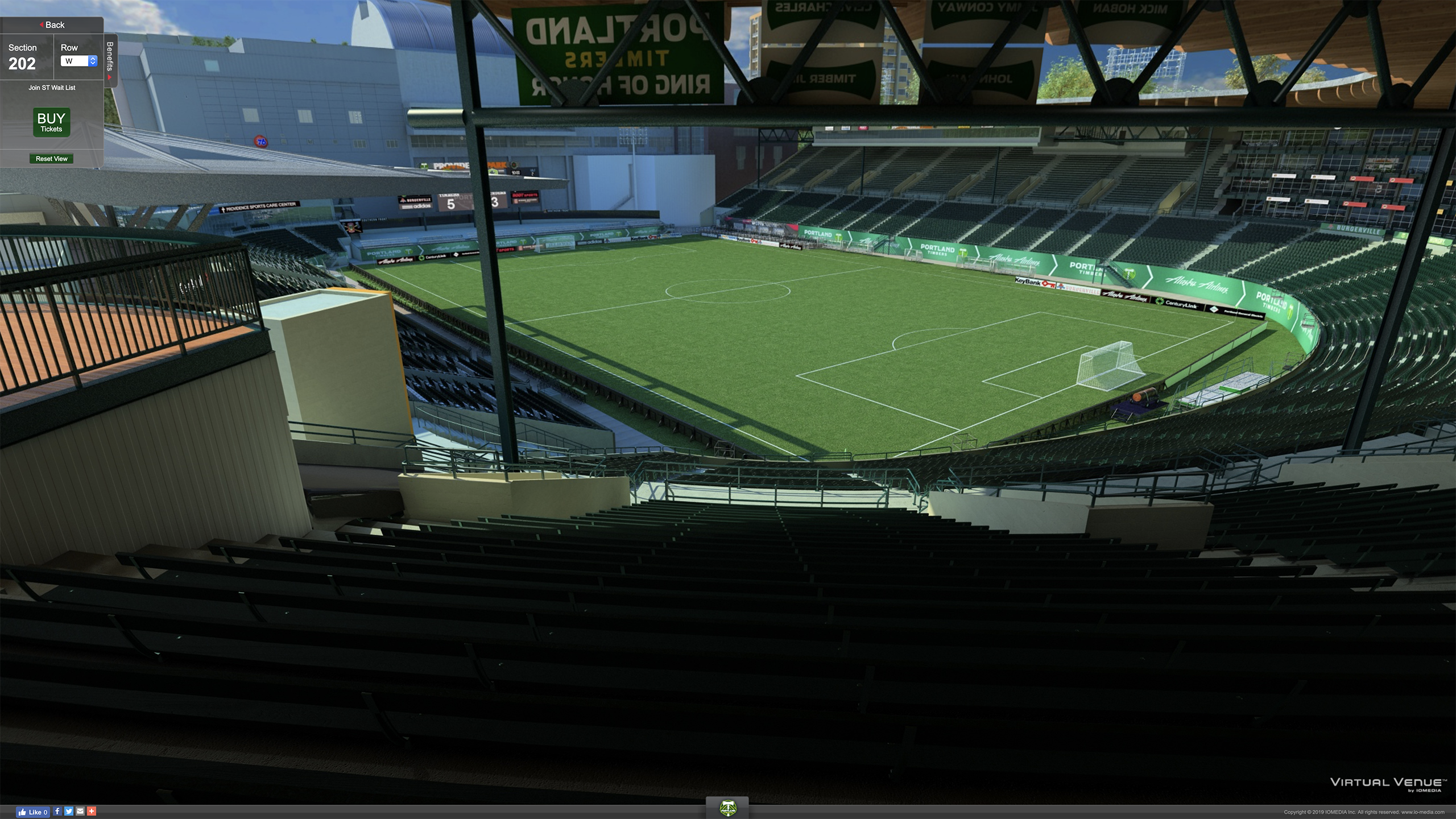Visit the www.io-media.com link in the footer
Image resolution: width=1456 pixels, height=819 pixels.
tap(1422, 812)
